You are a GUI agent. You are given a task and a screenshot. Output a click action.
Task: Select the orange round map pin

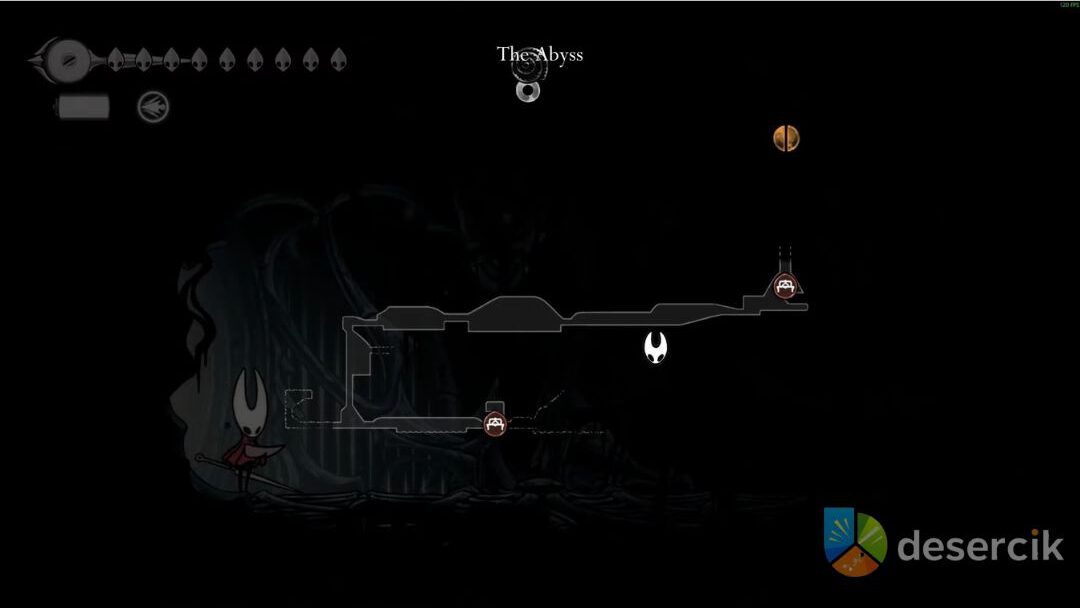[786, 138]
